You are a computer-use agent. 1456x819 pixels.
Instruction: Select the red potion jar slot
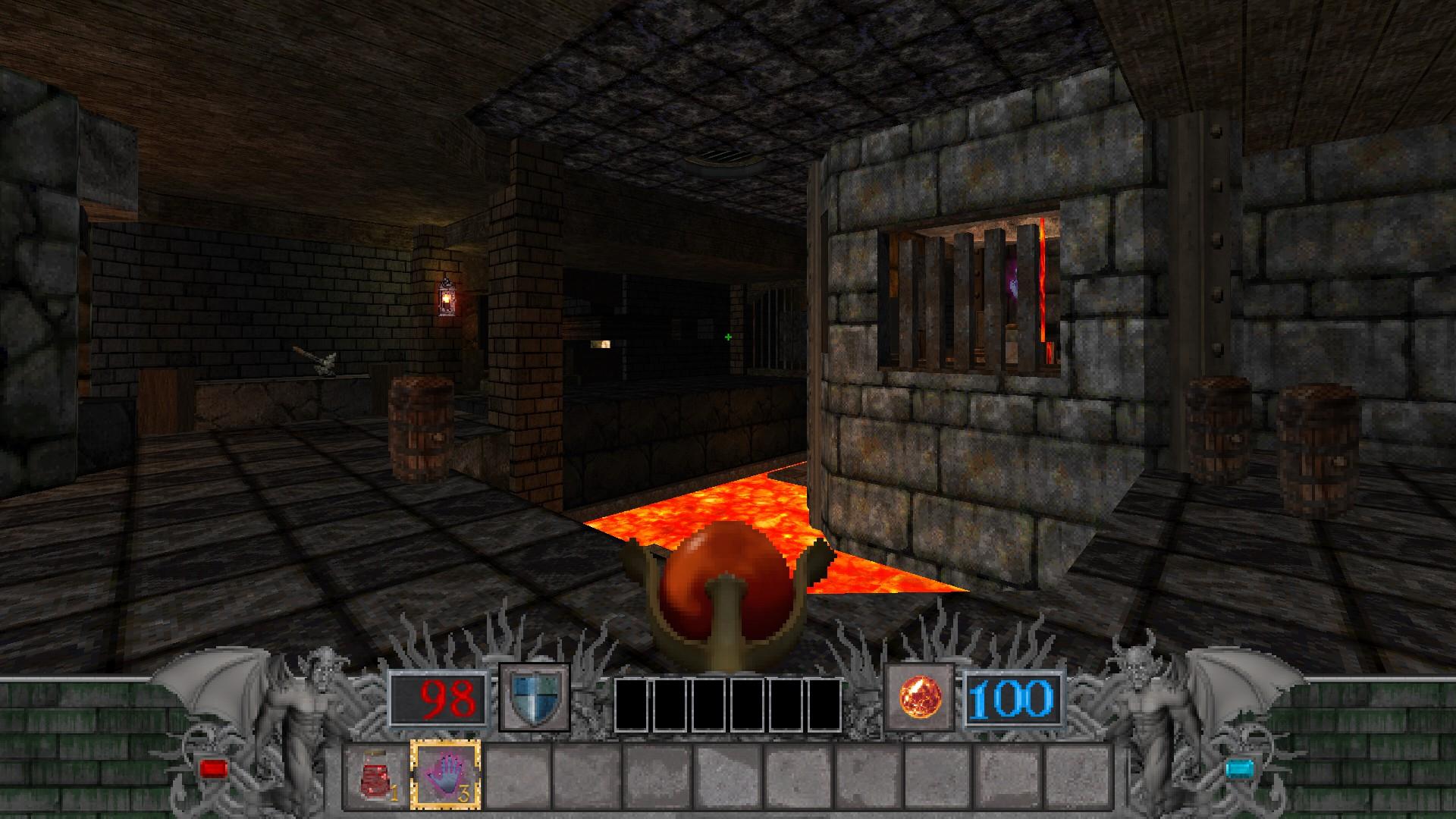tap(377, 775)
